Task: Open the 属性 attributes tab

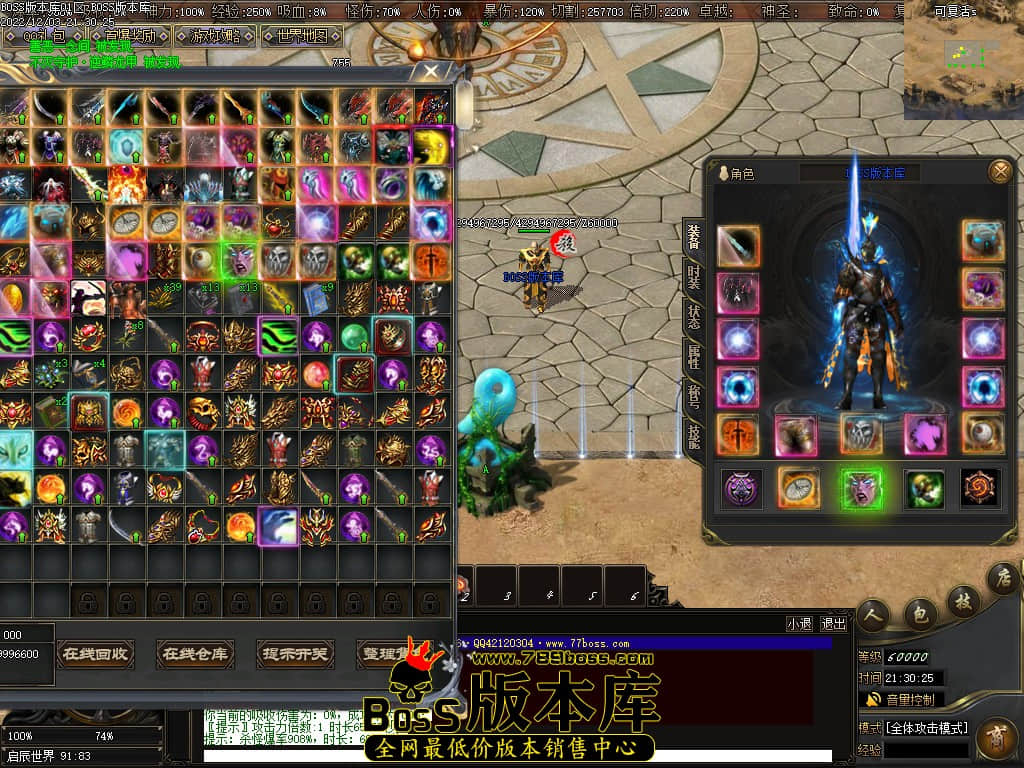Action: tap(693, 356)
